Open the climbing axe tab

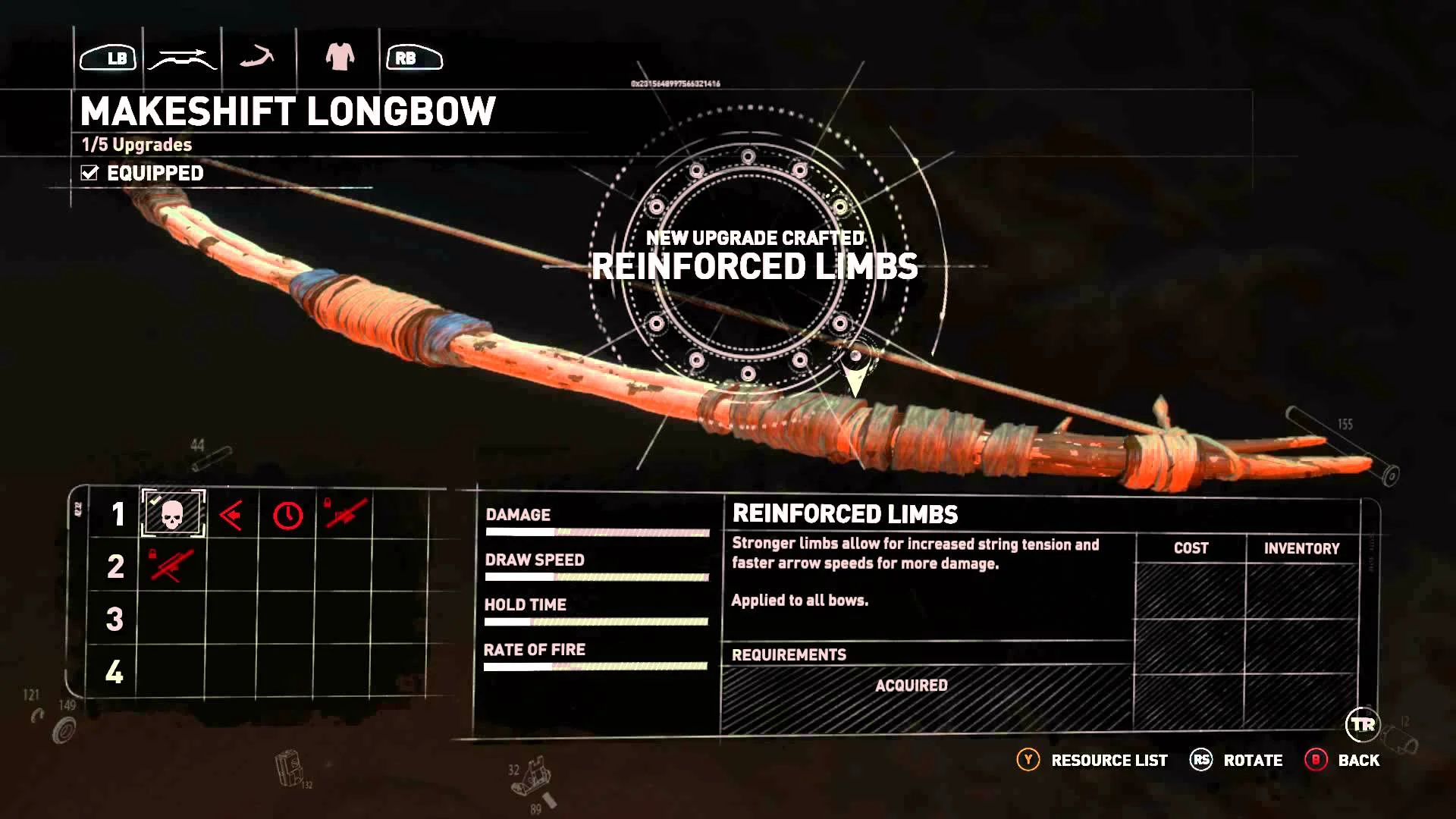pyautogui.click(x=257, y=58)
